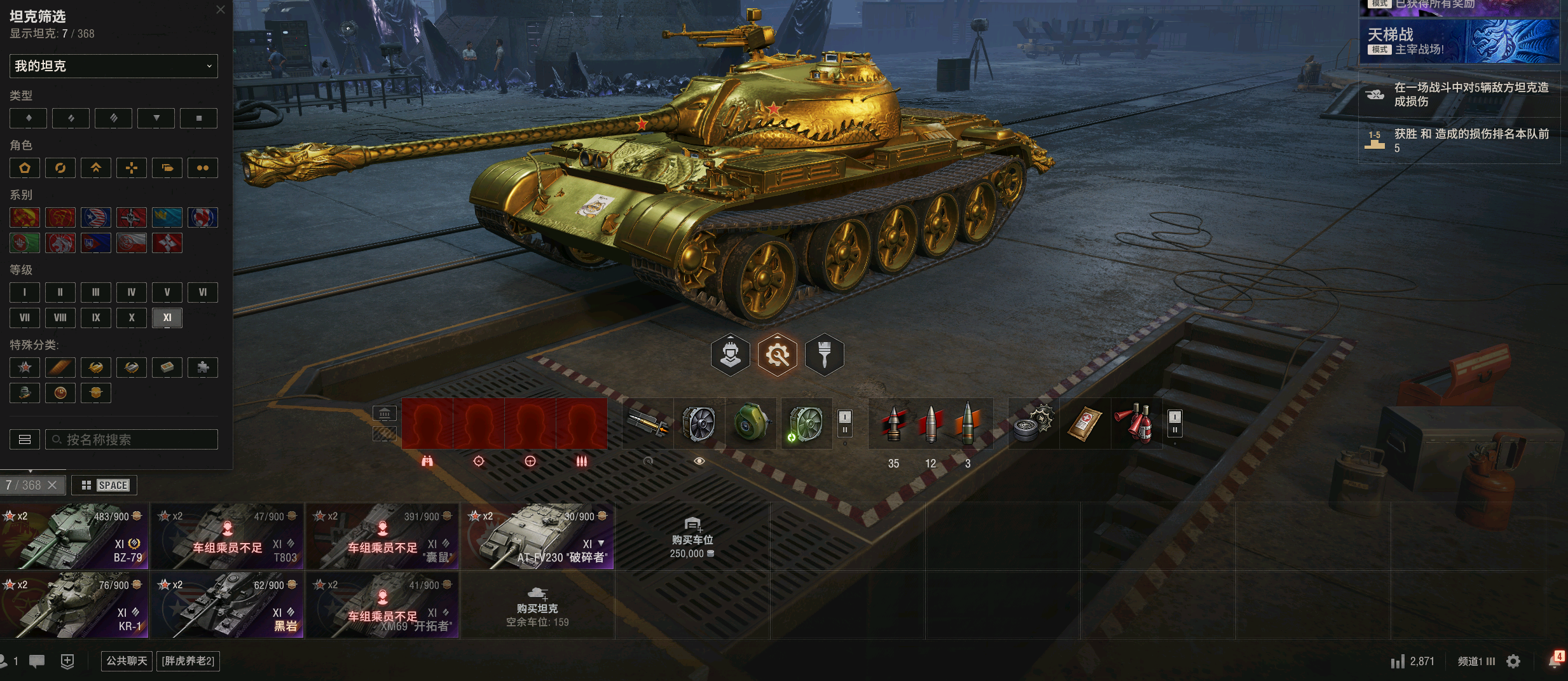Pick the 黑岩 tank card
This screenshot has height=681, width=1568.
tap(228, 605)
